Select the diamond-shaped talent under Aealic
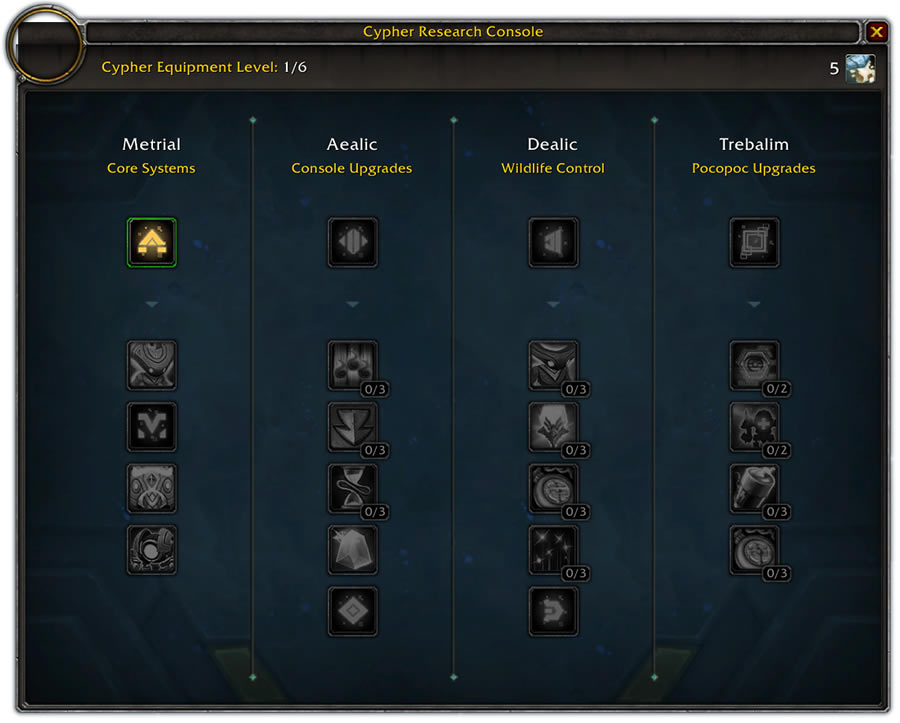The height and width of the screenshot is (723, 900). pos(352,611)
